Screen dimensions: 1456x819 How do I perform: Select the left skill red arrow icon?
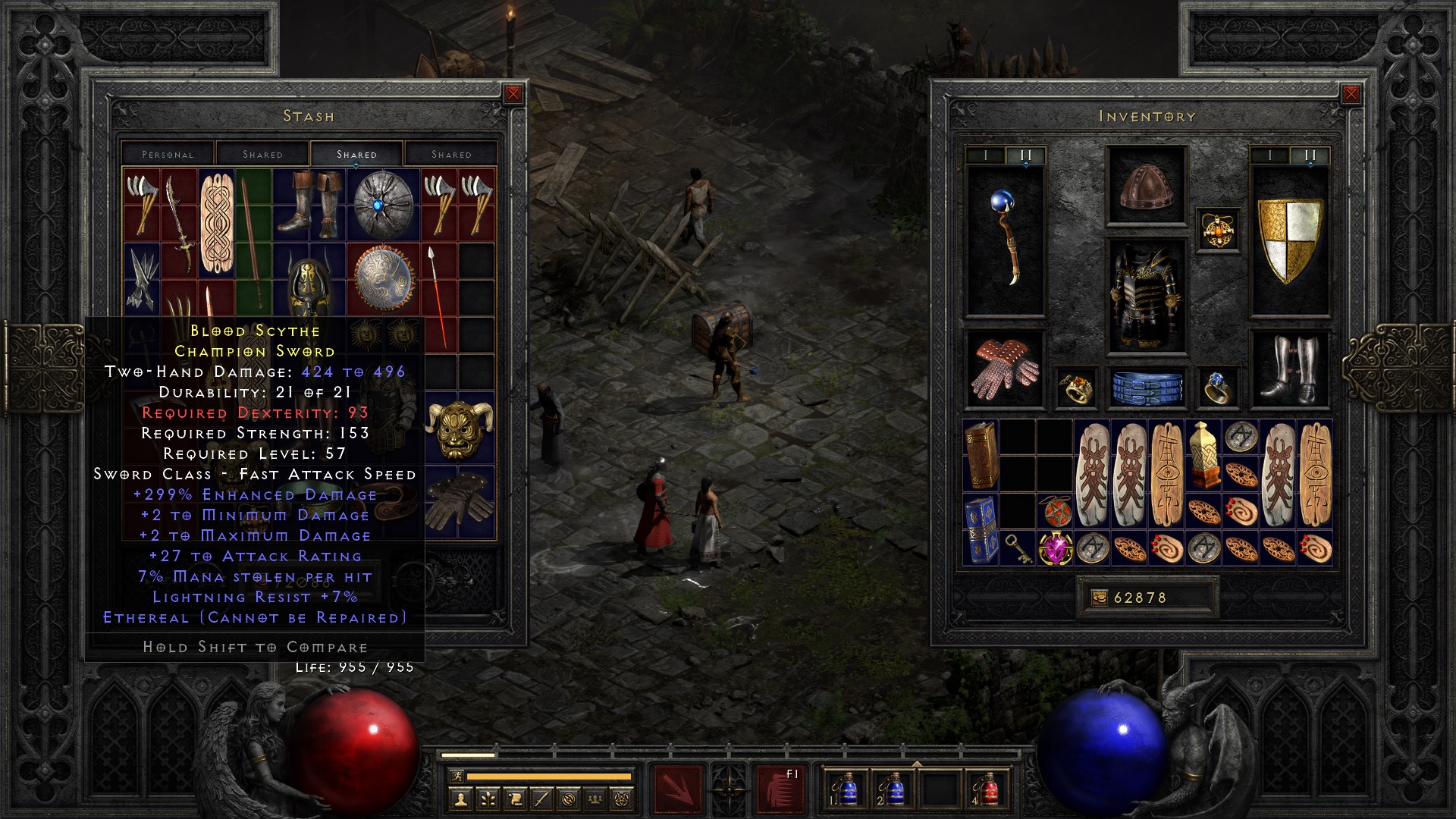click(x=678, y=789)
